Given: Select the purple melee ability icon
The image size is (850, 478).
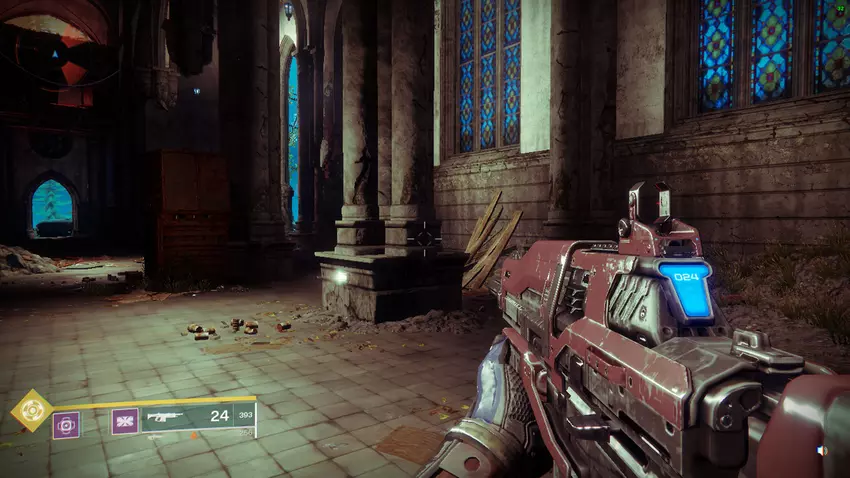Looking at the screenshot, I should (125, 422).
